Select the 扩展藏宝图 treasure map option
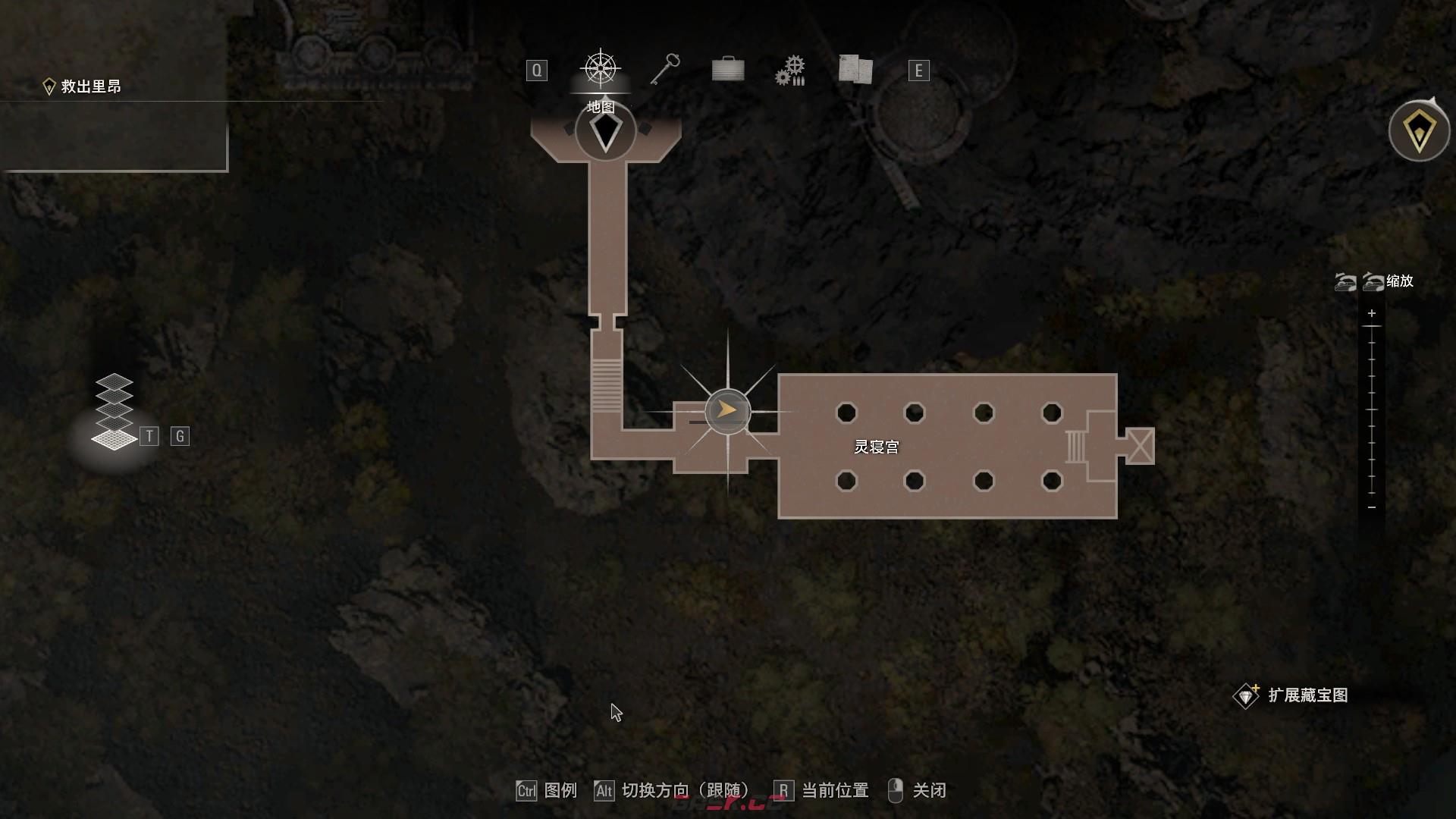Viewport: 1456px width, 819px height. click(1307, 695)
